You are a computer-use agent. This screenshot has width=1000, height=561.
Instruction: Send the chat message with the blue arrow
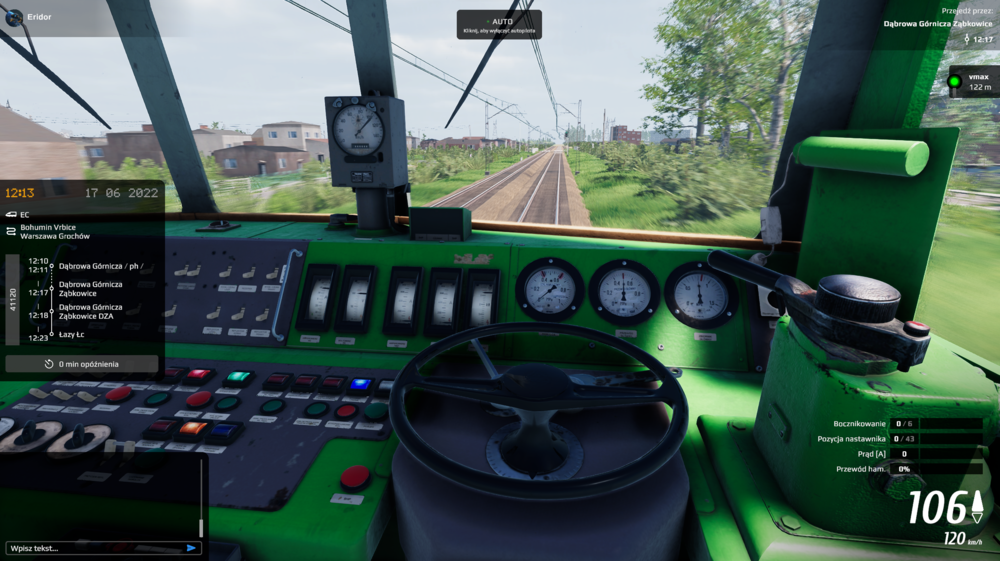click(x=192, y=548)
